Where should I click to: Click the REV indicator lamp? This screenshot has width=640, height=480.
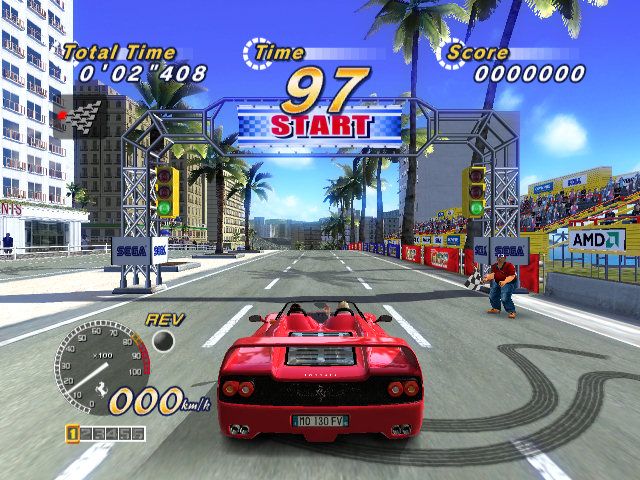[x=163, y=341]
